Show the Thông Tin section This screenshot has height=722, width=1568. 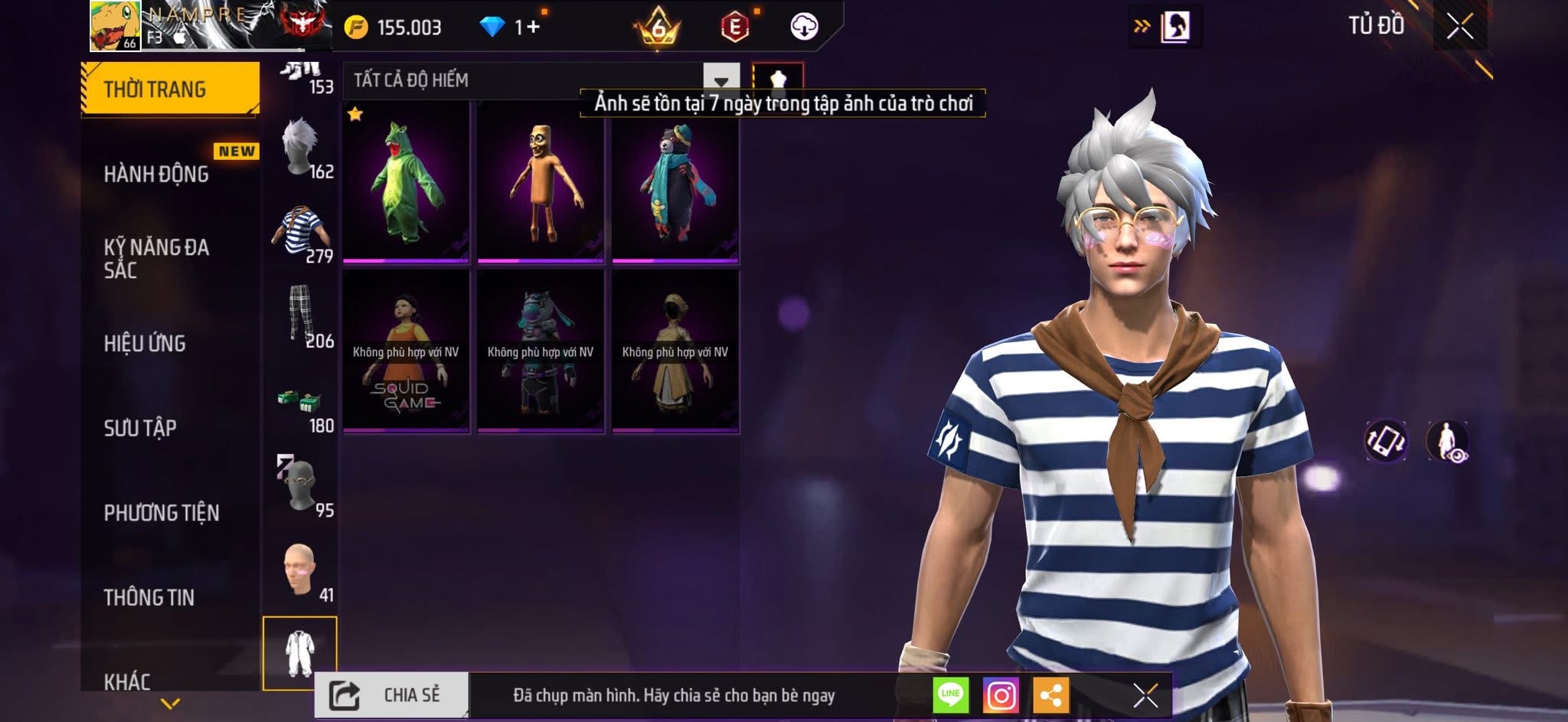click(x=149, y=596)
